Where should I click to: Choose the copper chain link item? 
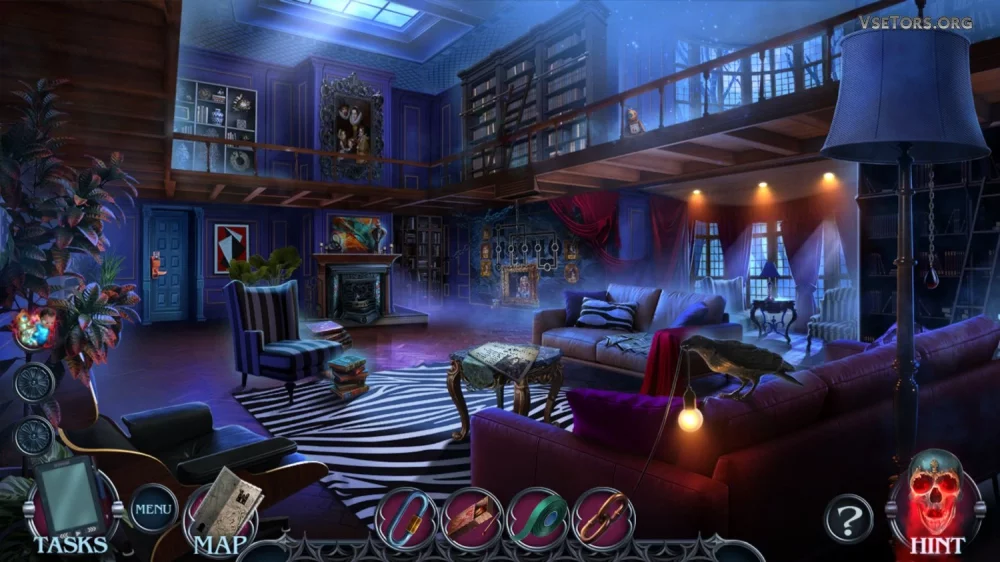coord(604,517)
